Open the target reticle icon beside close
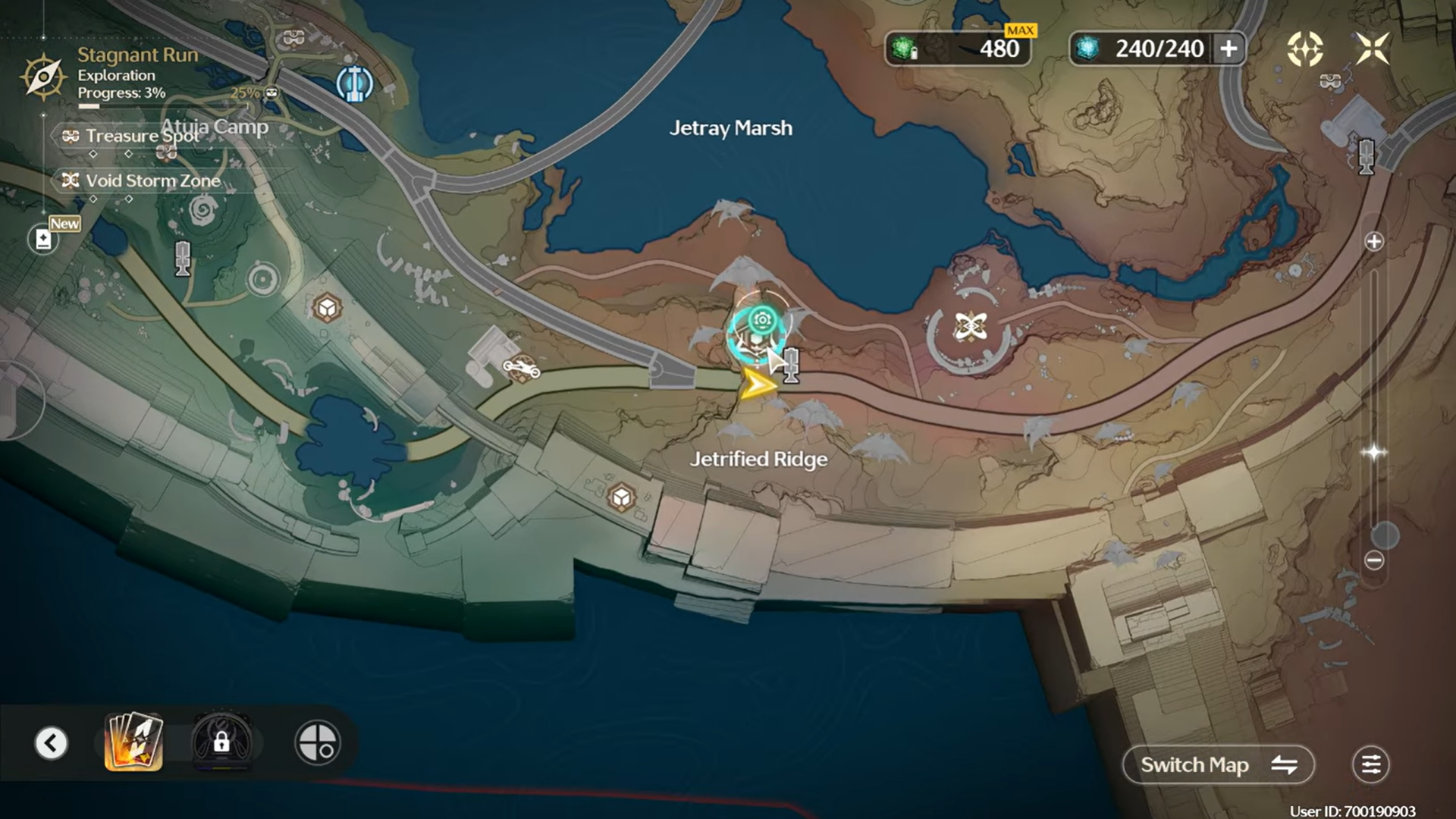Viewport: 1456px width, 819px height. click(1304, 49)
